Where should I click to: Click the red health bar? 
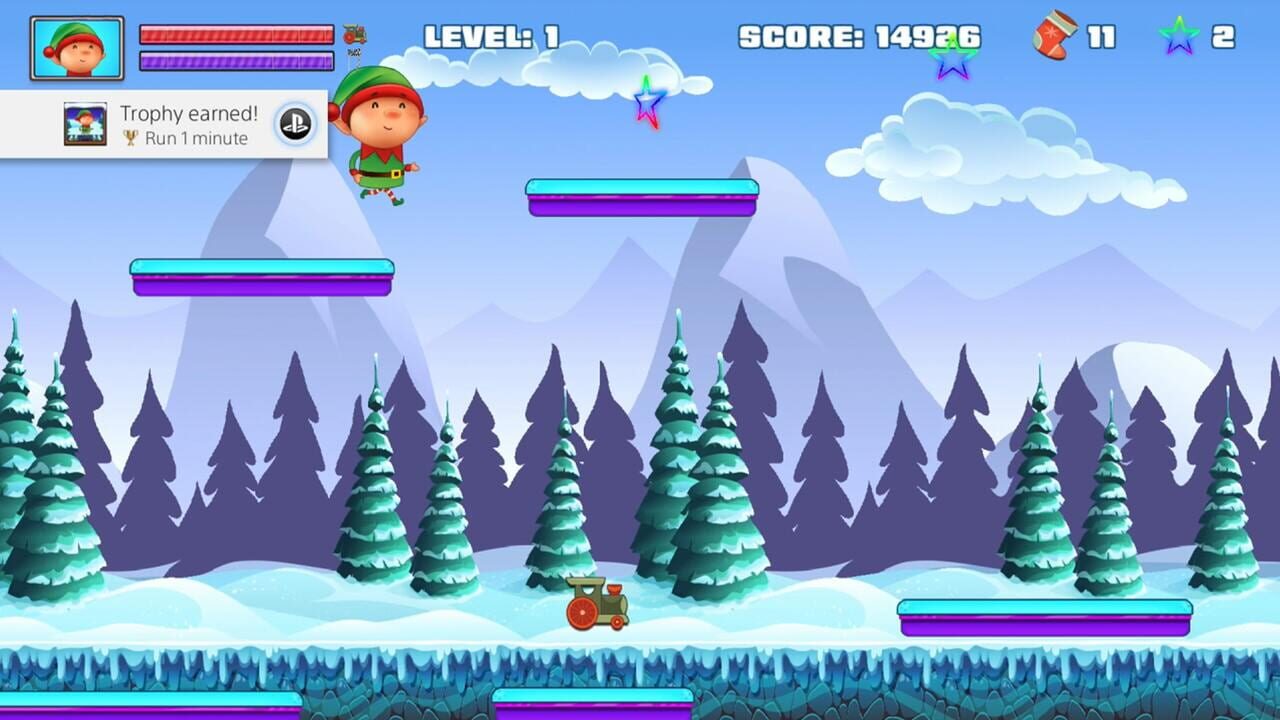tap(235, 33)
